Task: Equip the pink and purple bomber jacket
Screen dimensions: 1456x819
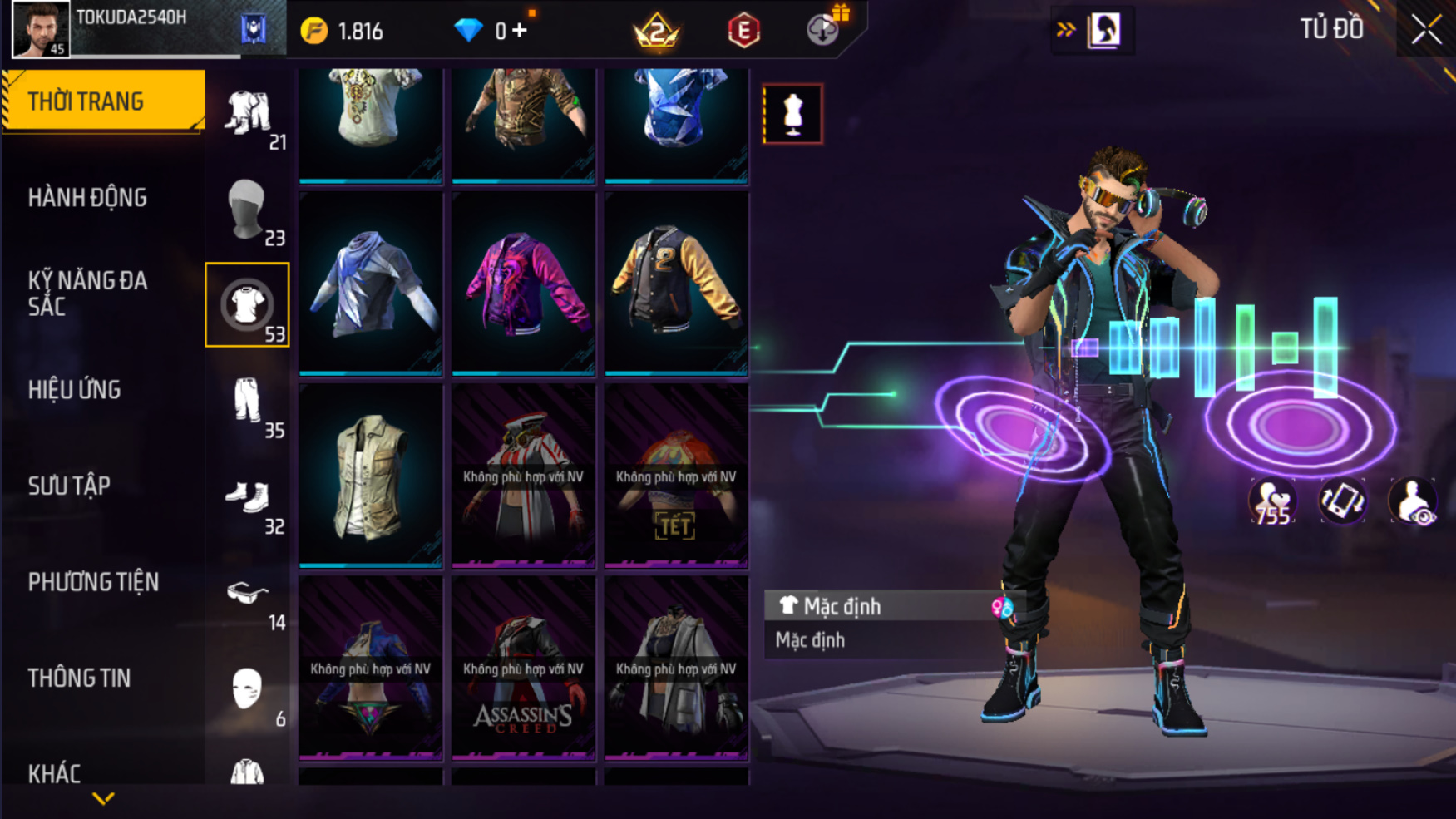Action: pos(523,284)
